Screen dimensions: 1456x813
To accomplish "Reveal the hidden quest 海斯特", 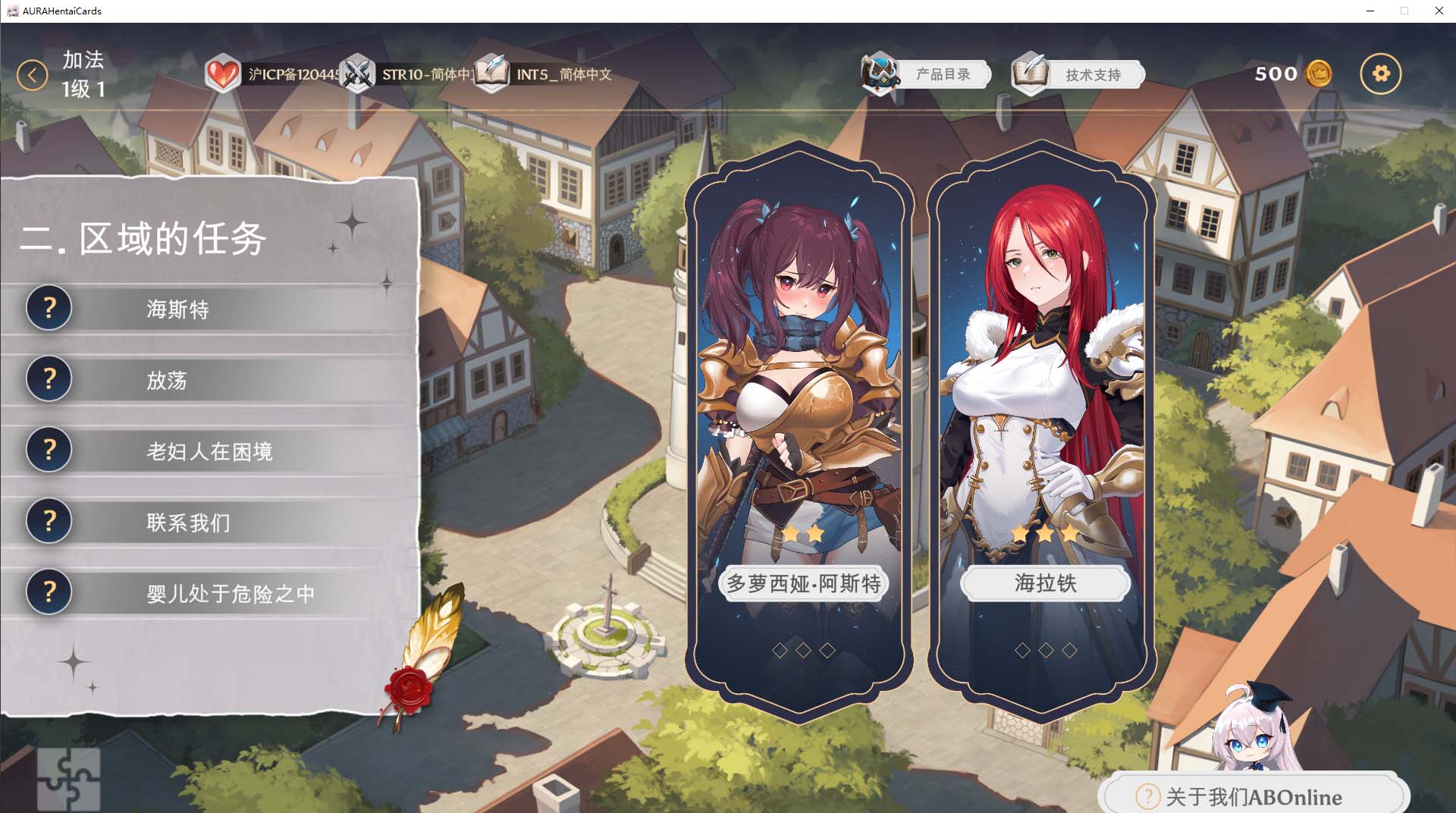I will point(49,308).
